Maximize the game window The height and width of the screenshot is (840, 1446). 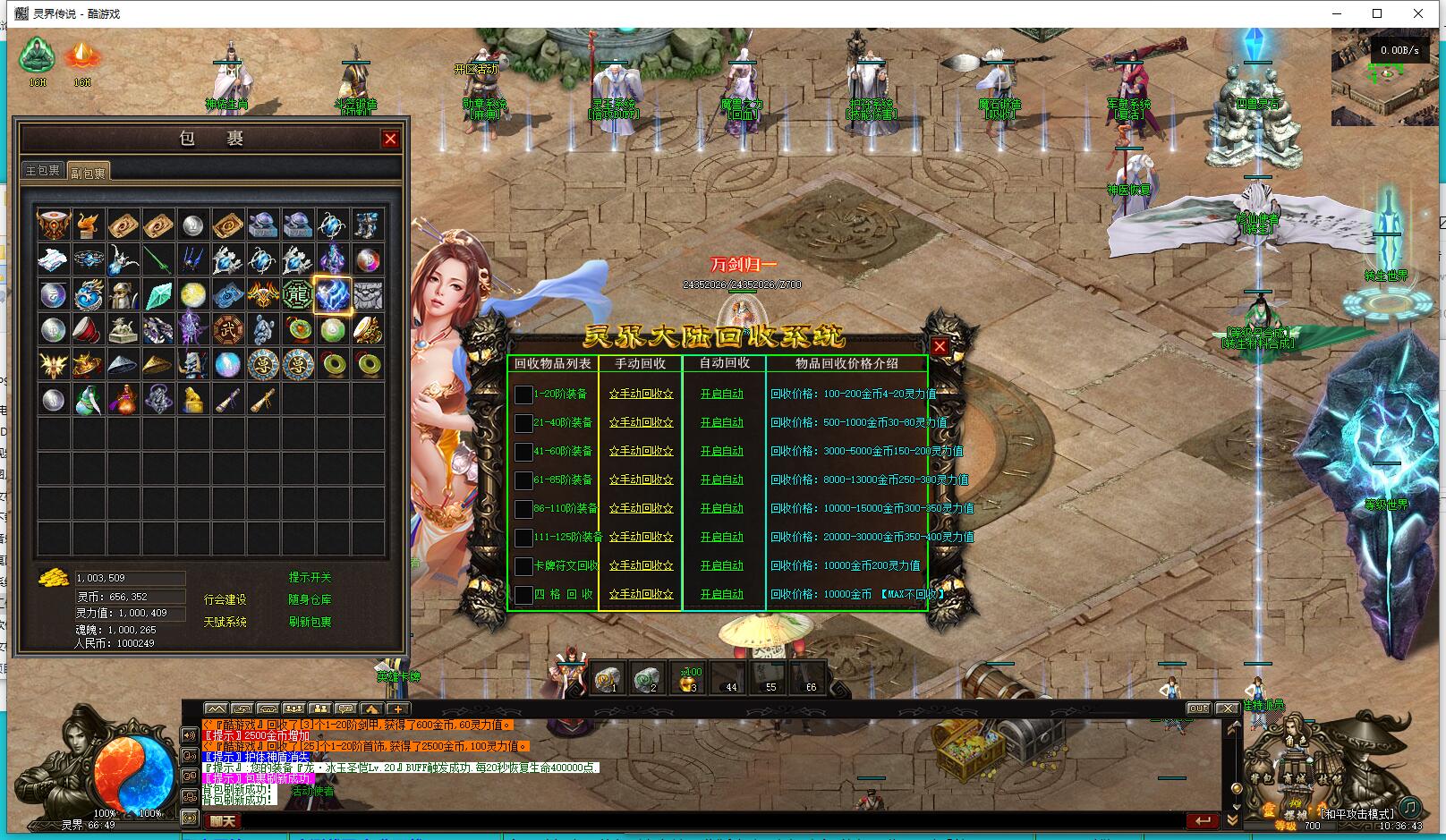pos(1377,13)
